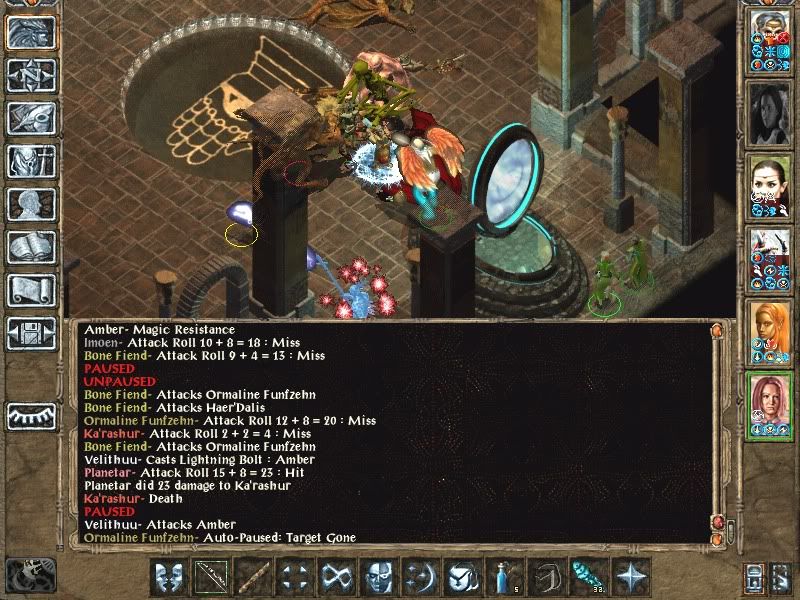Viewport: 800px width, 600px height.
Task: Open the area map screen
Action: [31, 75]
